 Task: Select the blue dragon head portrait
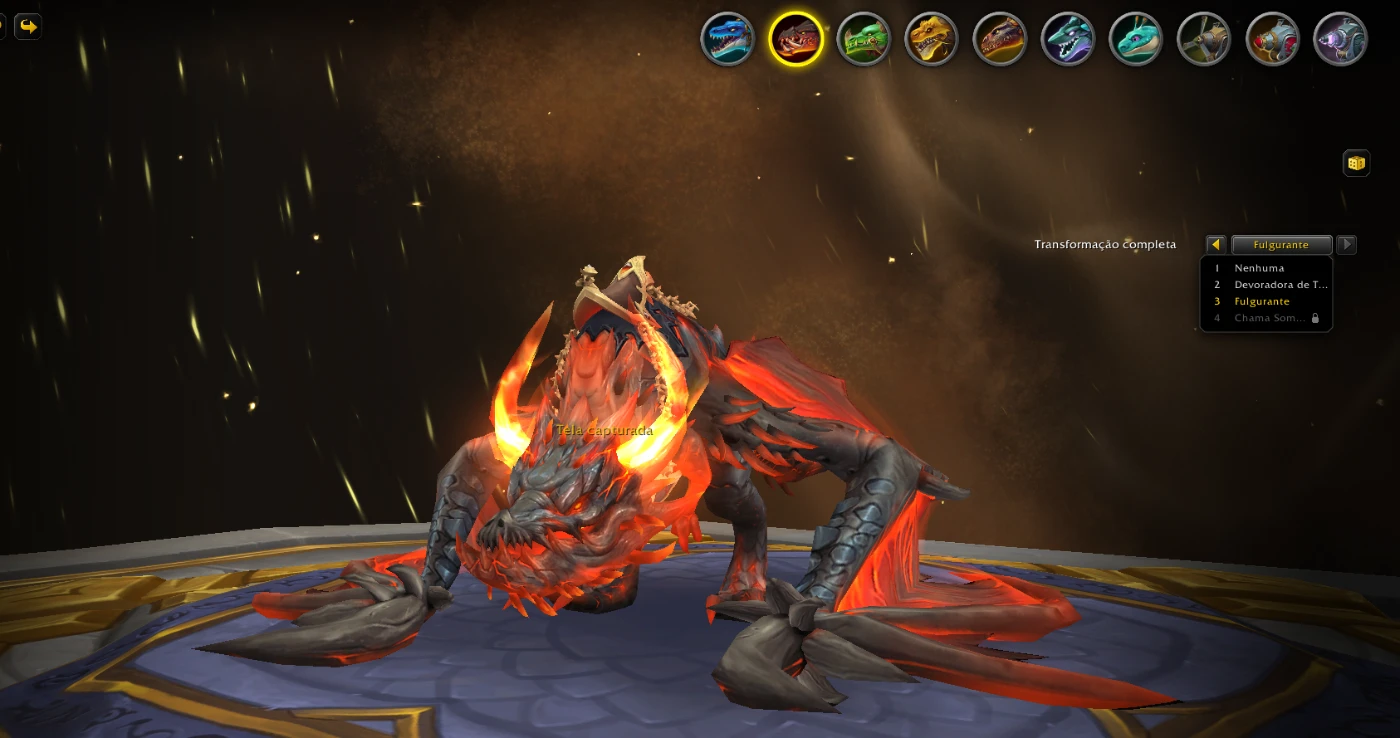727,39
